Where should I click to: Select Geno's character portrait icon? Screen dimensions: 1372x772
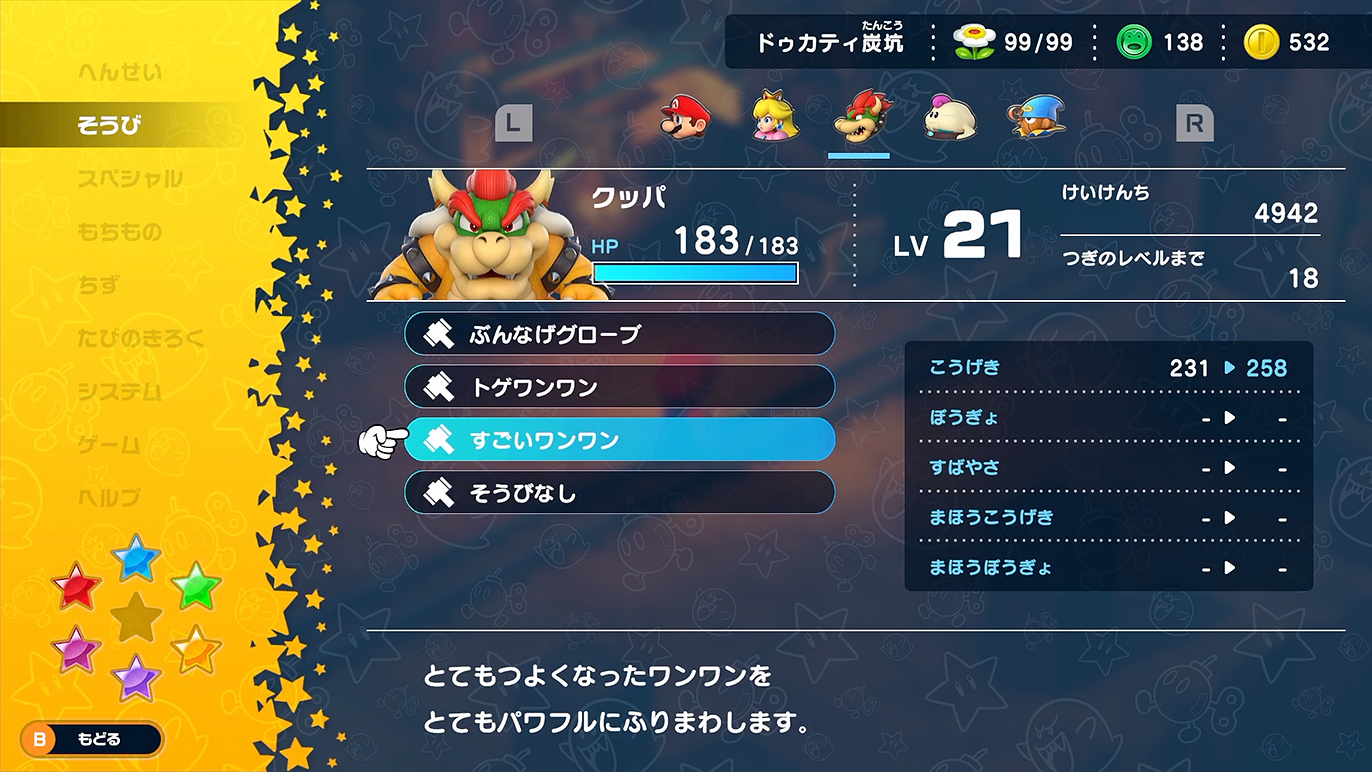(1036, 118)
